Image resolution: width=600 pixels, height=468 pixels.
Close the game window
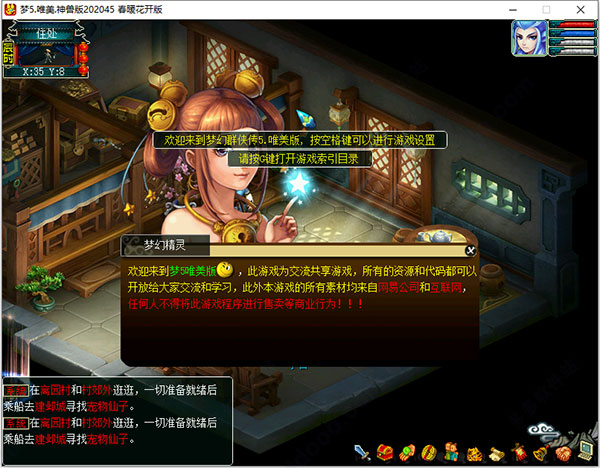click(x=580, y=9)
